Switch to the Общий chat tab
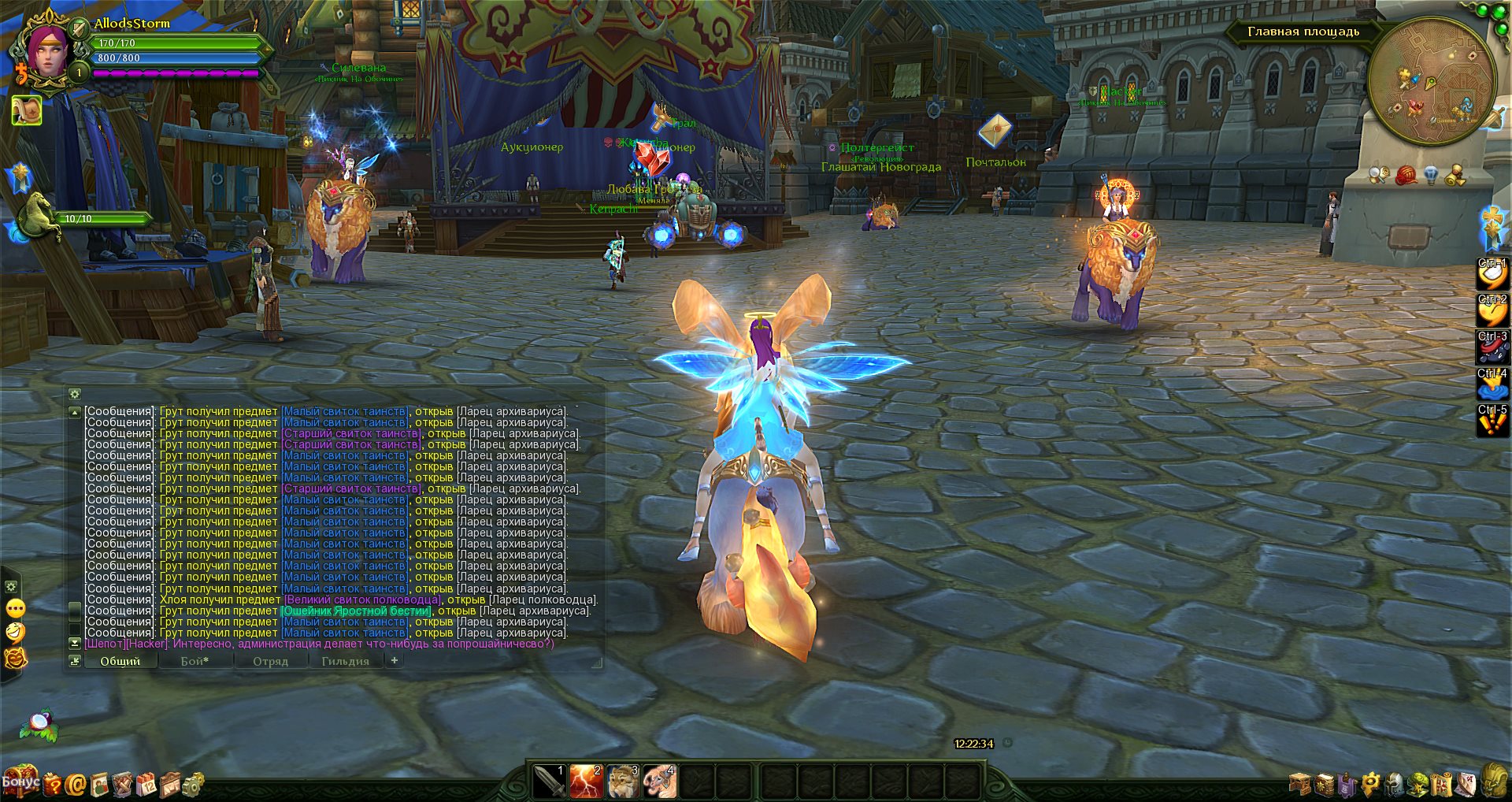The width and height of the screenshot is (1512, 802). (x=120, y=662)
